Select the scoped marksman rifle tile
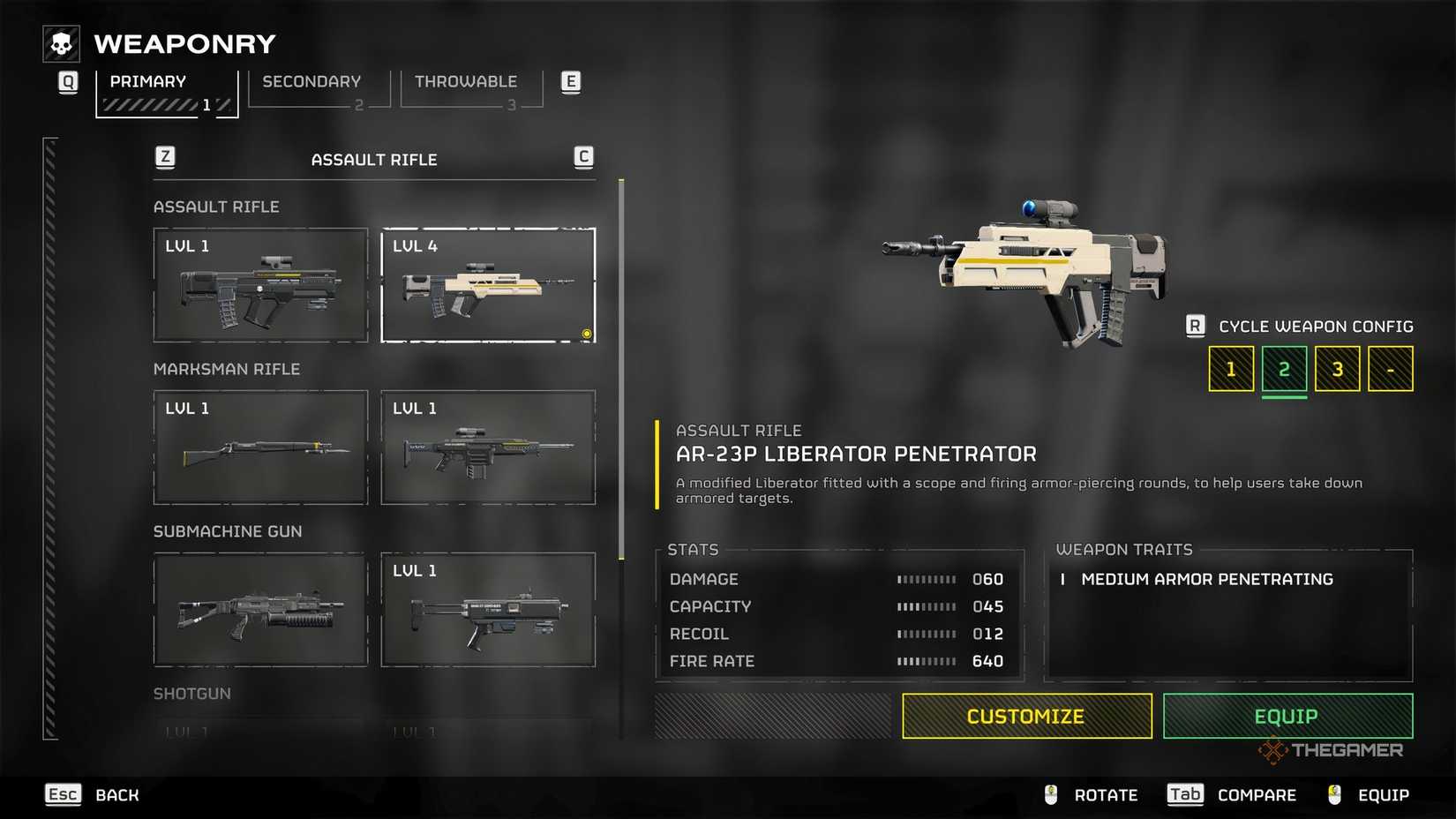 click(x=488, y=447)
